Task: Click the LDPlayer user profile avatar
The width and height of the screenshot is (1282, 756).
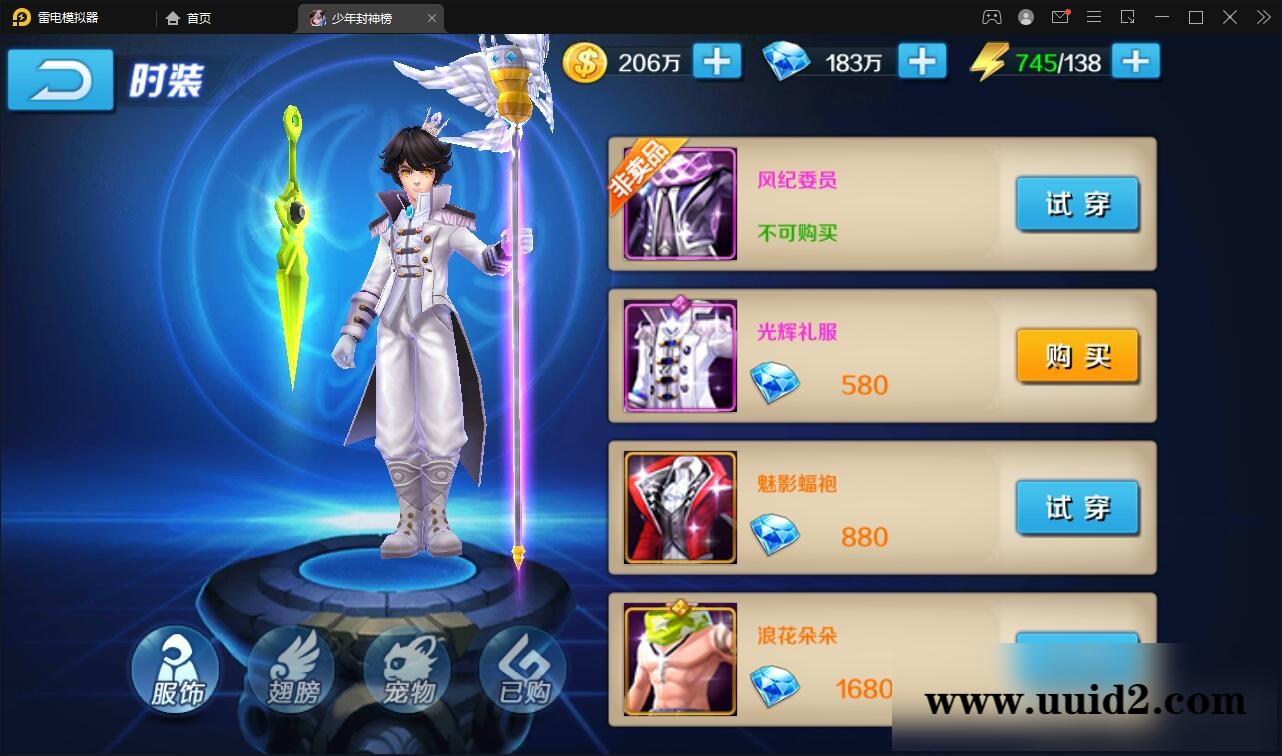Action: [x=1025, y=17]
